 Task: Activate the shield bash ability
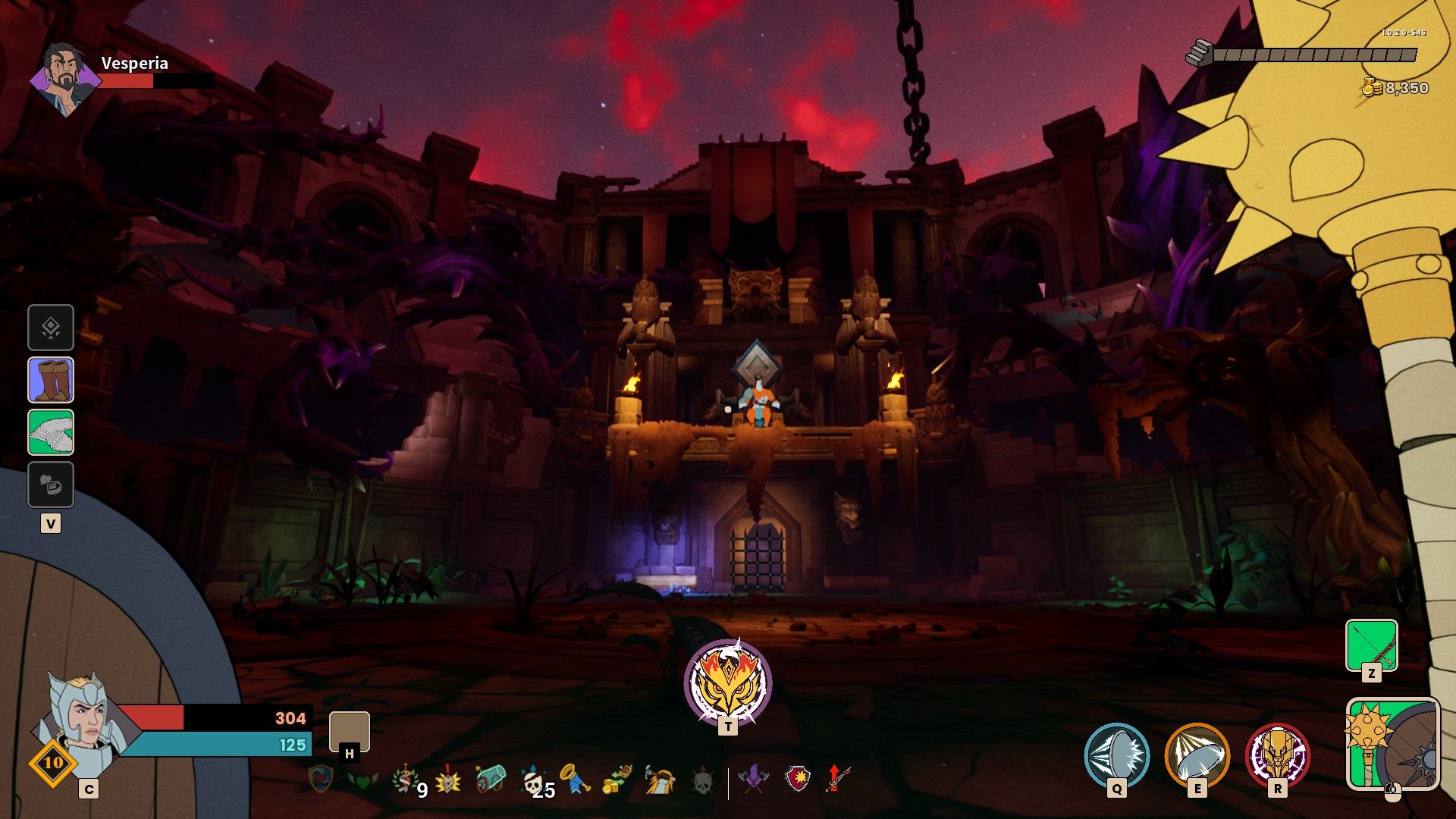(1116, 755)
